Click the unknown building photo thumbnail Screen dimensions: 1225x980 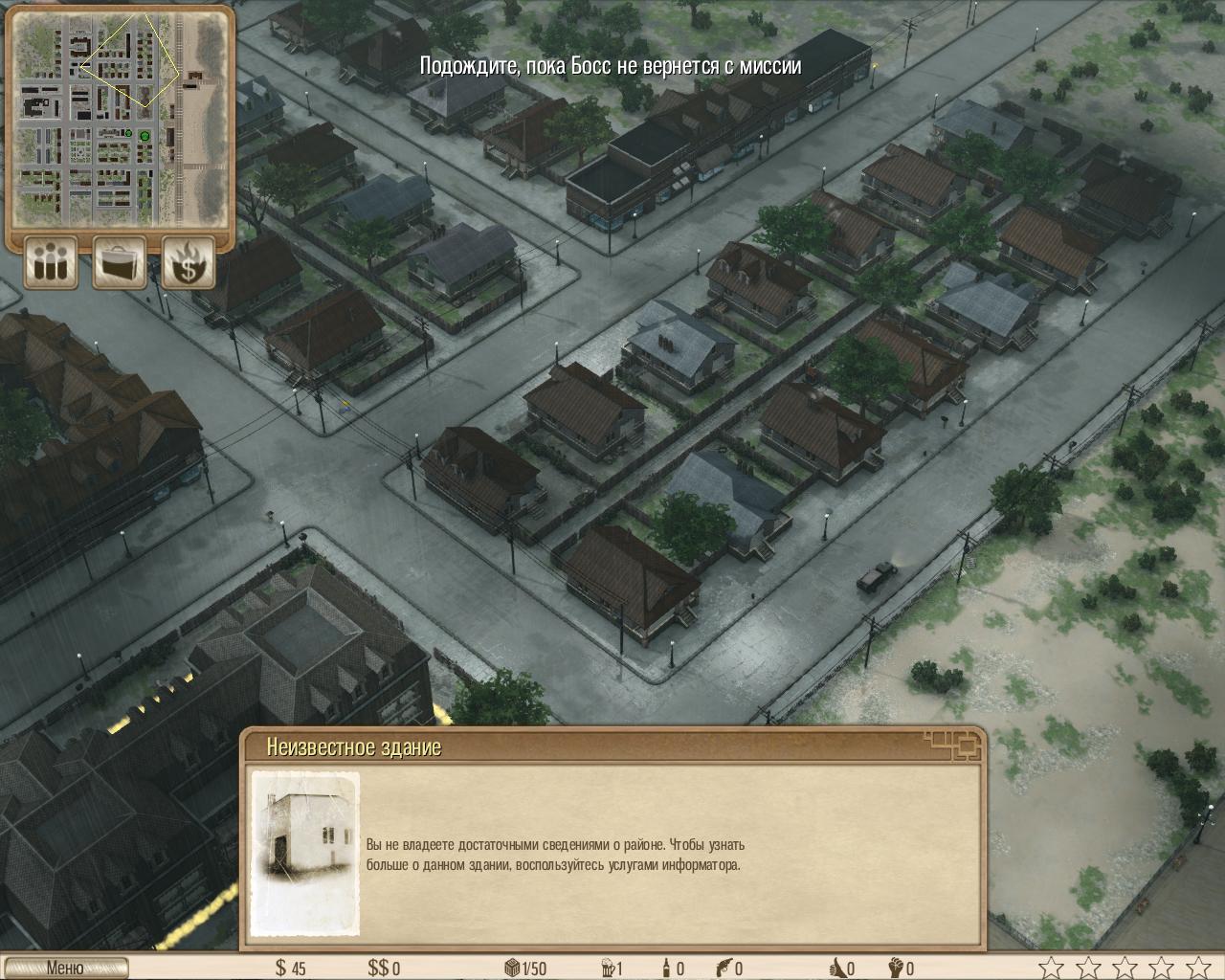click(305, 854)
